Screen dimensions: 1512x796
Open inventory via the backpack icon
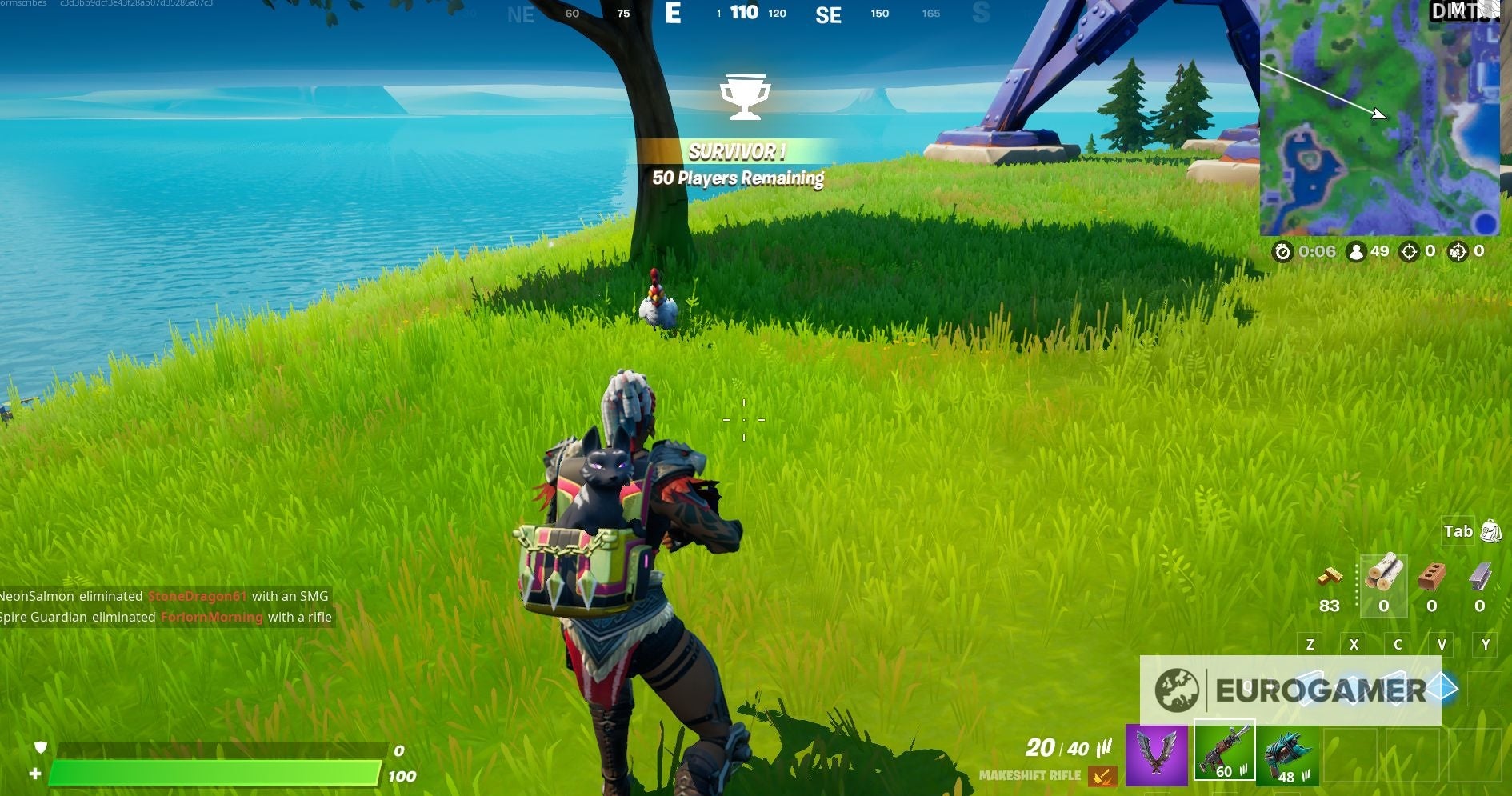1490,531
